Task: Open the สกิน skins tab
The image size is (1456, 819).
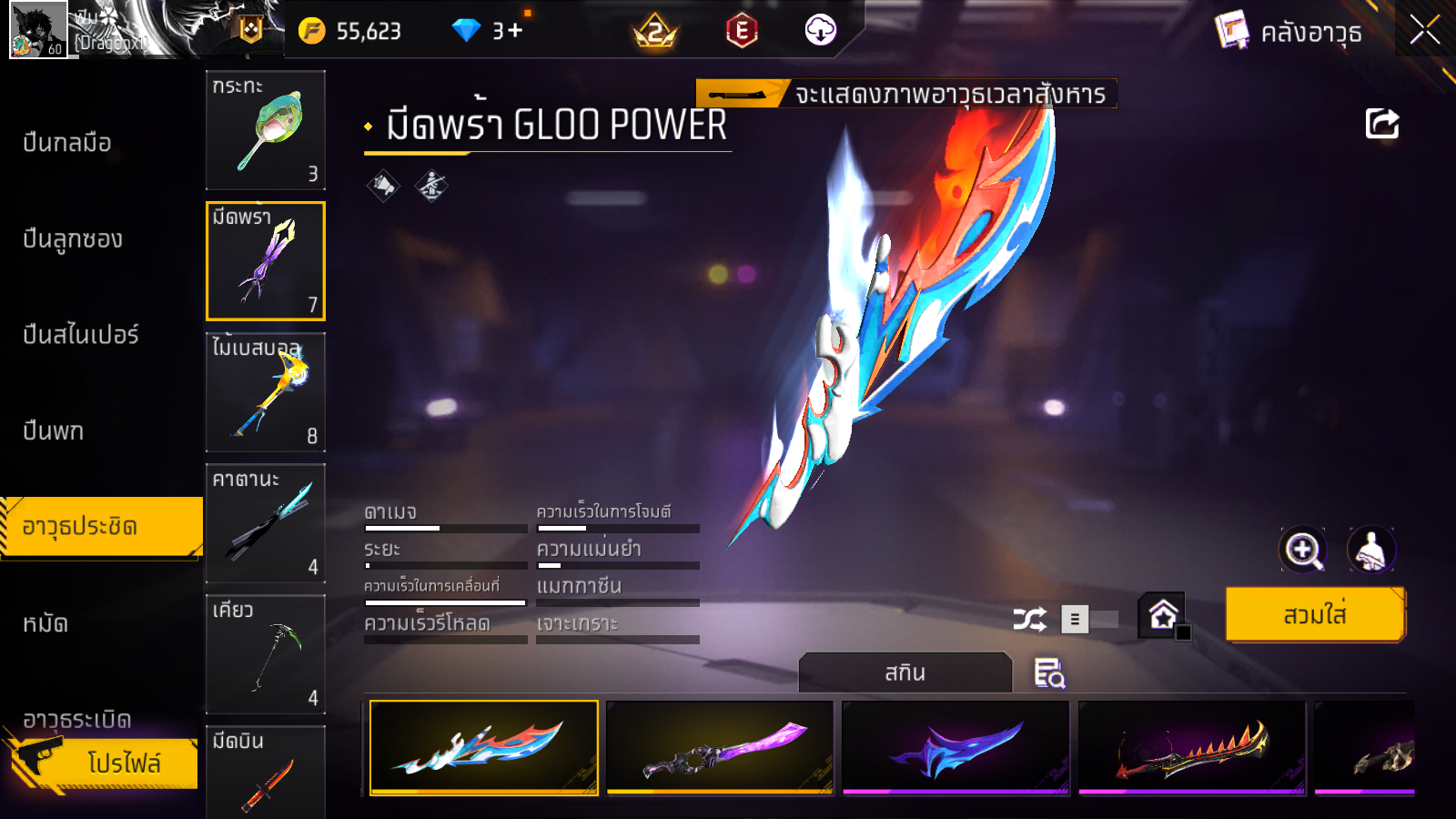Action: pyautogui.click(x=905, y=672)
